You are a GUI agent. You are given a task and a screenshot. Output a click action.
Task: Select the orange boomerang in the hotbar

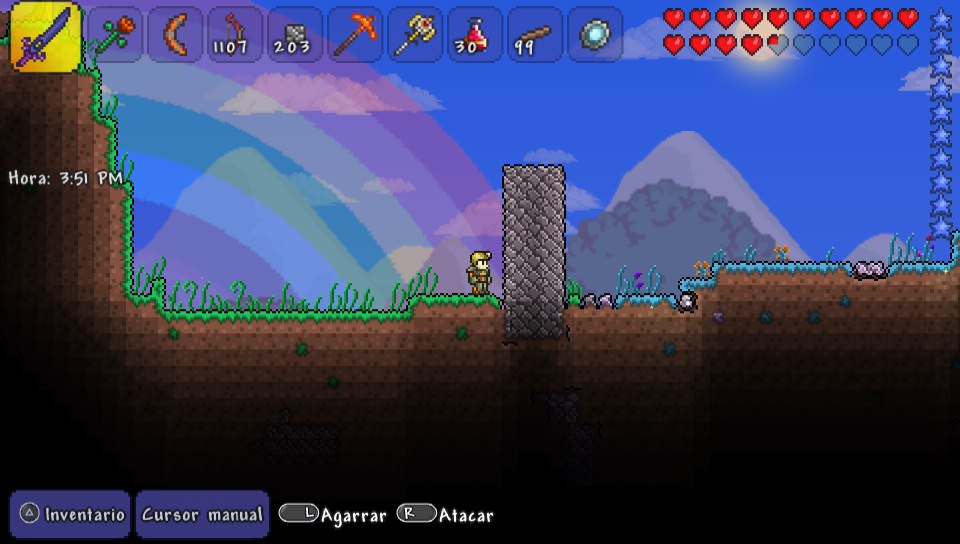175,35
